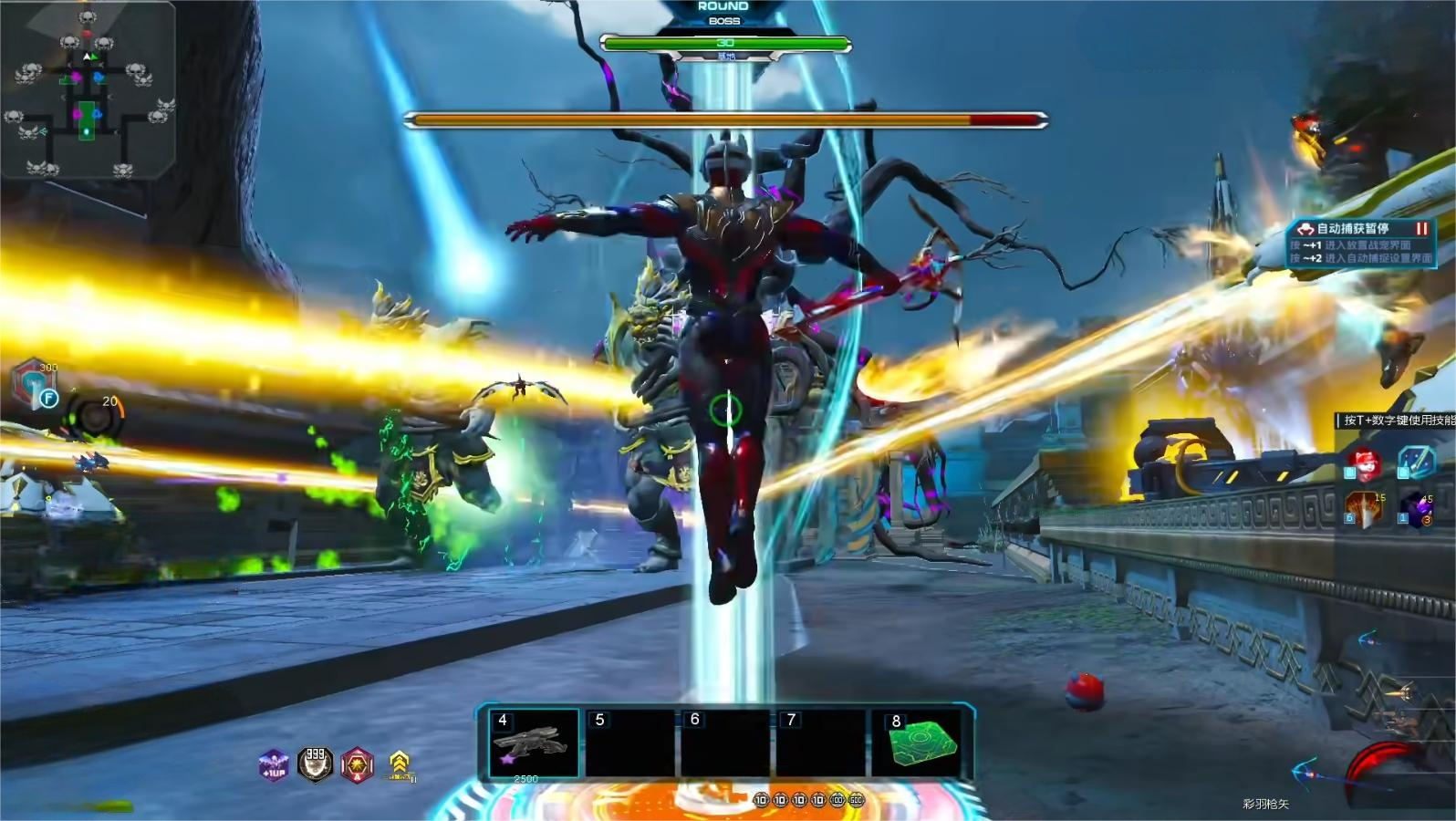
Task: Use the purple crystal skill with 45 counter
Action: click(x=1416, y=509)
